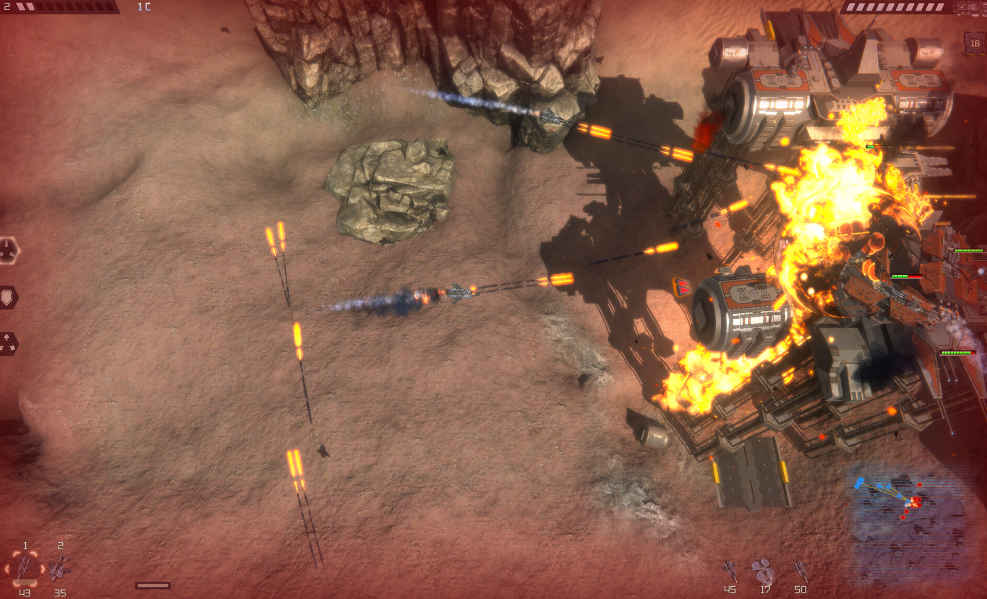Pick the unit icon labeled 45
Image resolution: width=987 pixels, height=599 pixels.
(730, 570)
